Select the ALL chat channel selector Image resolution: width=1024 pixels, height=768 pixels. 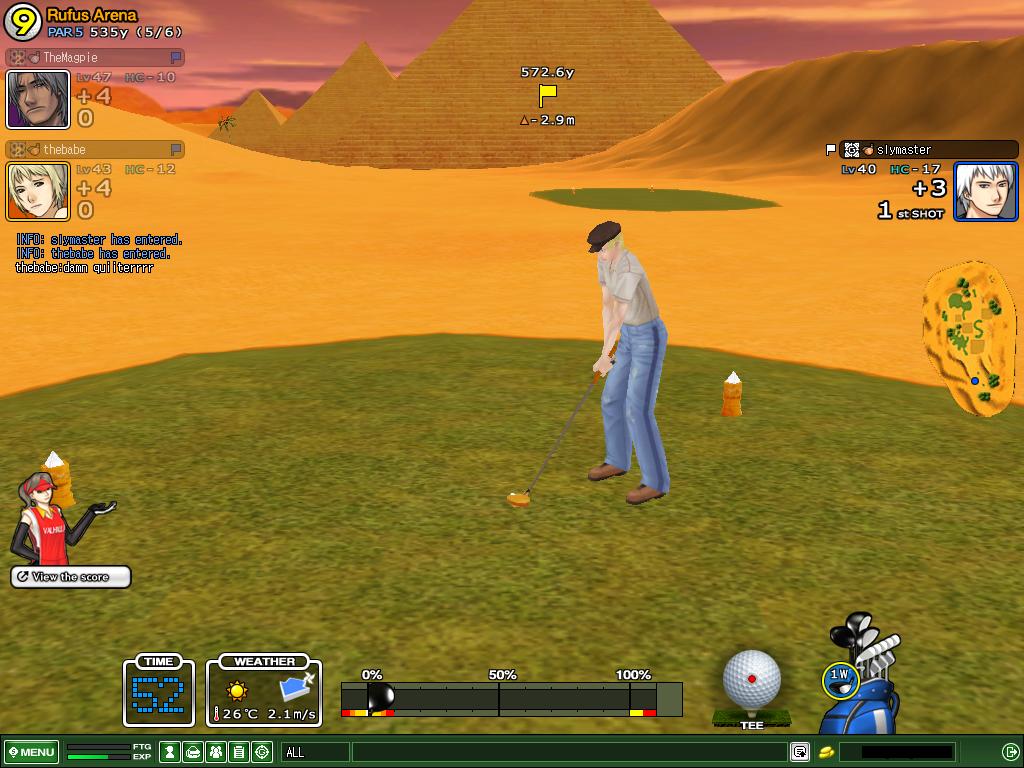(315, 752)
